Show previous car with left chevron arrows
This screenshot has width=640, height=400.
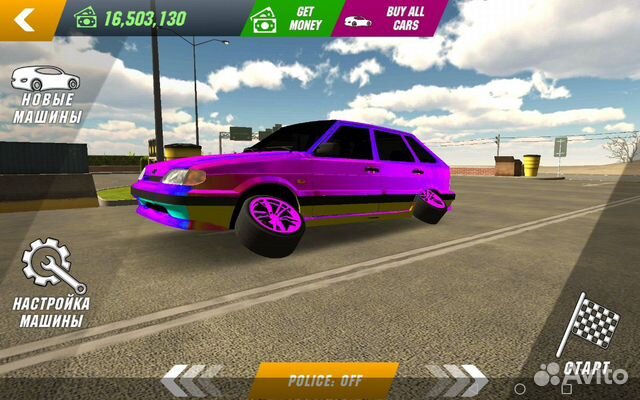193,380
